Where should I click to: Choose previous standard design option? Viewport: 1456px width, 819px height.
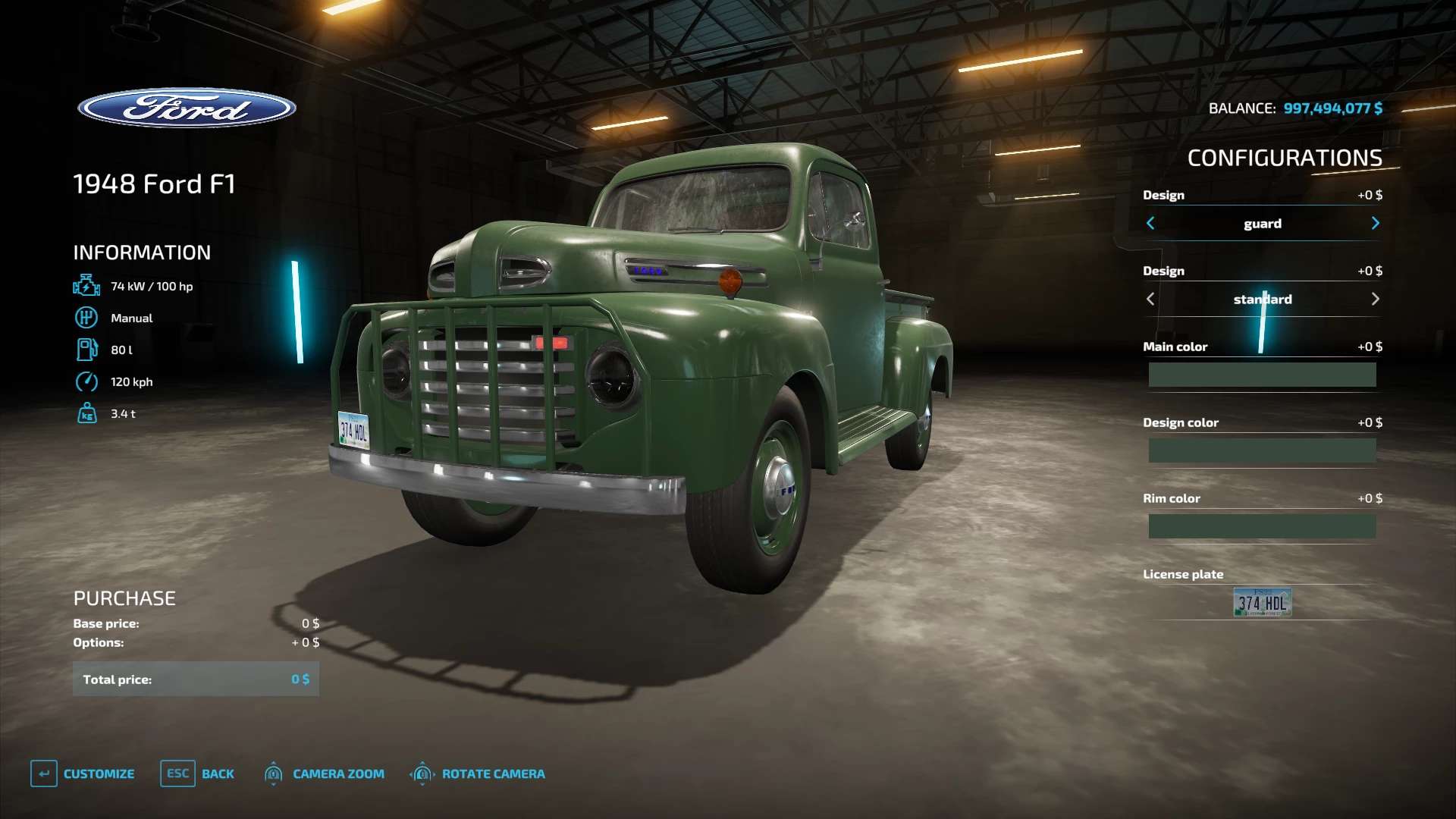pyautogui.click(x=1150, y=299)
